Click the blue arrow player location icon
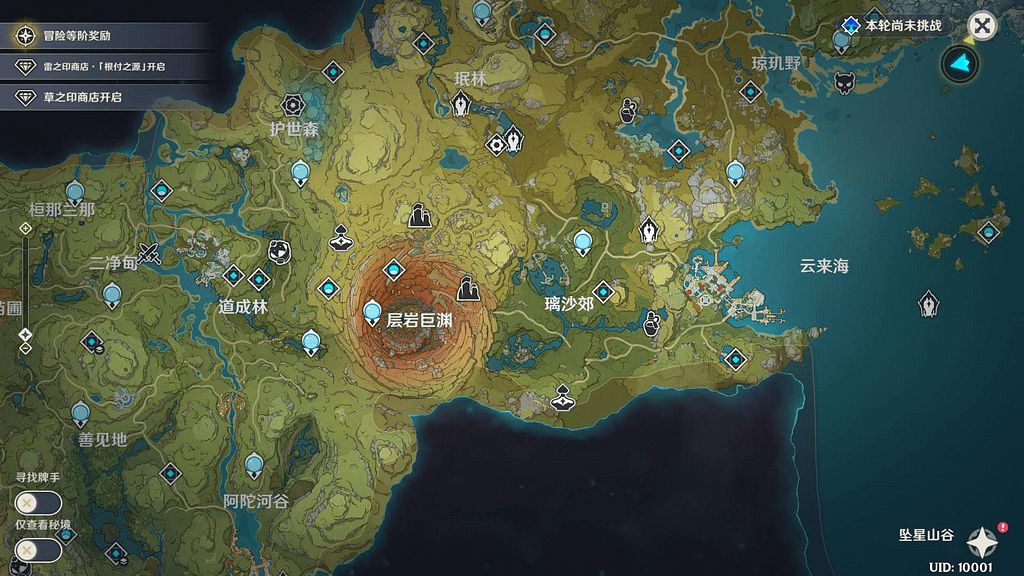 [x=961, y=64]
